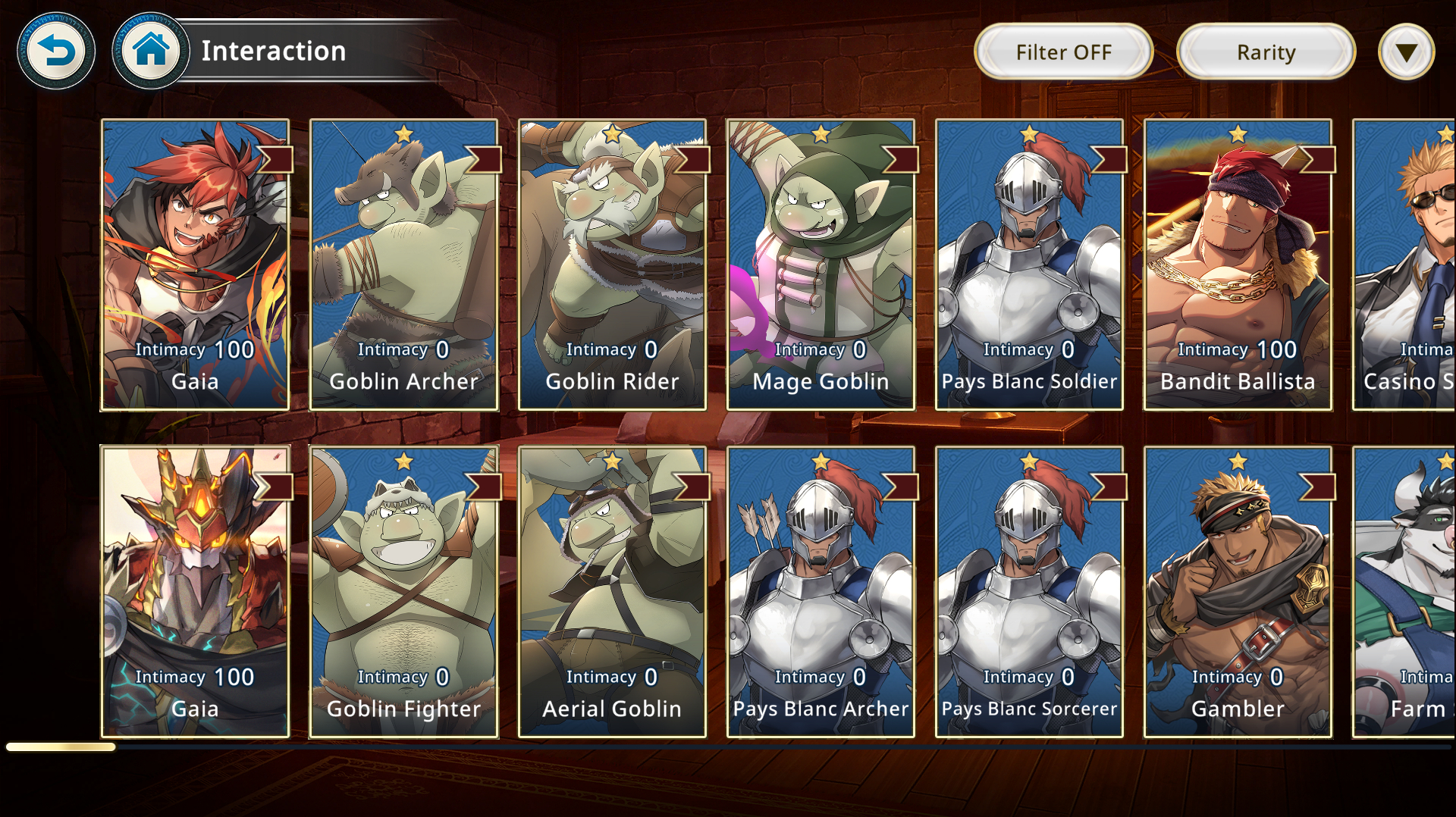Flip sort order with the down-arrow button
The image size is (1456, 817).
coord(1406,52)
